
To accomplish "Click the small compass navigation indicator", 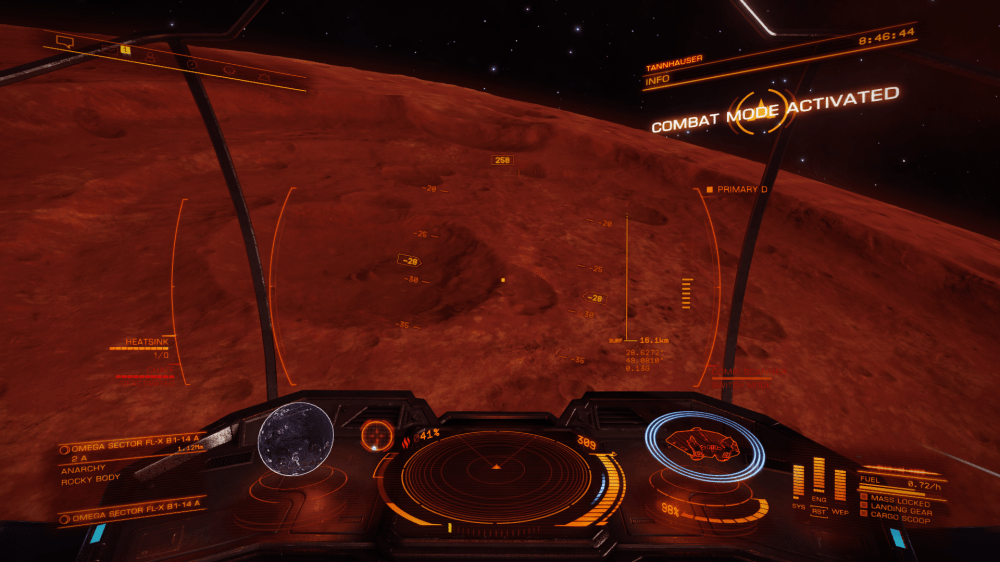I will point(377,435).
